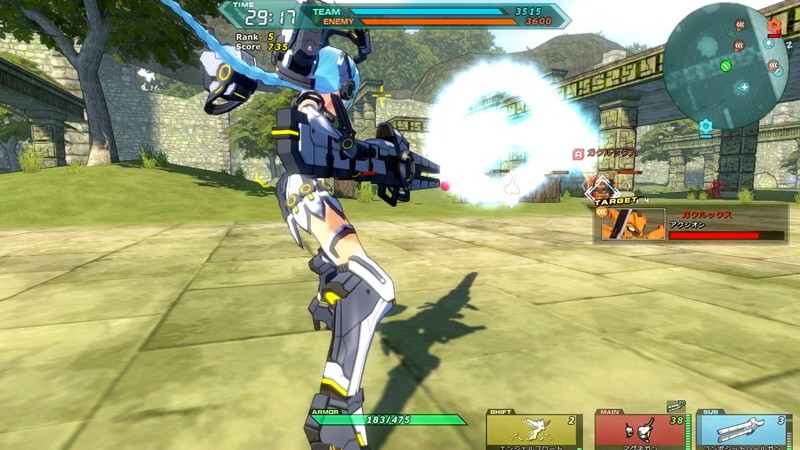The width and height of the screenshot is (800, 450).
Task: Switch to the SUB railgun weapon slot
Action: coord(741,430)
